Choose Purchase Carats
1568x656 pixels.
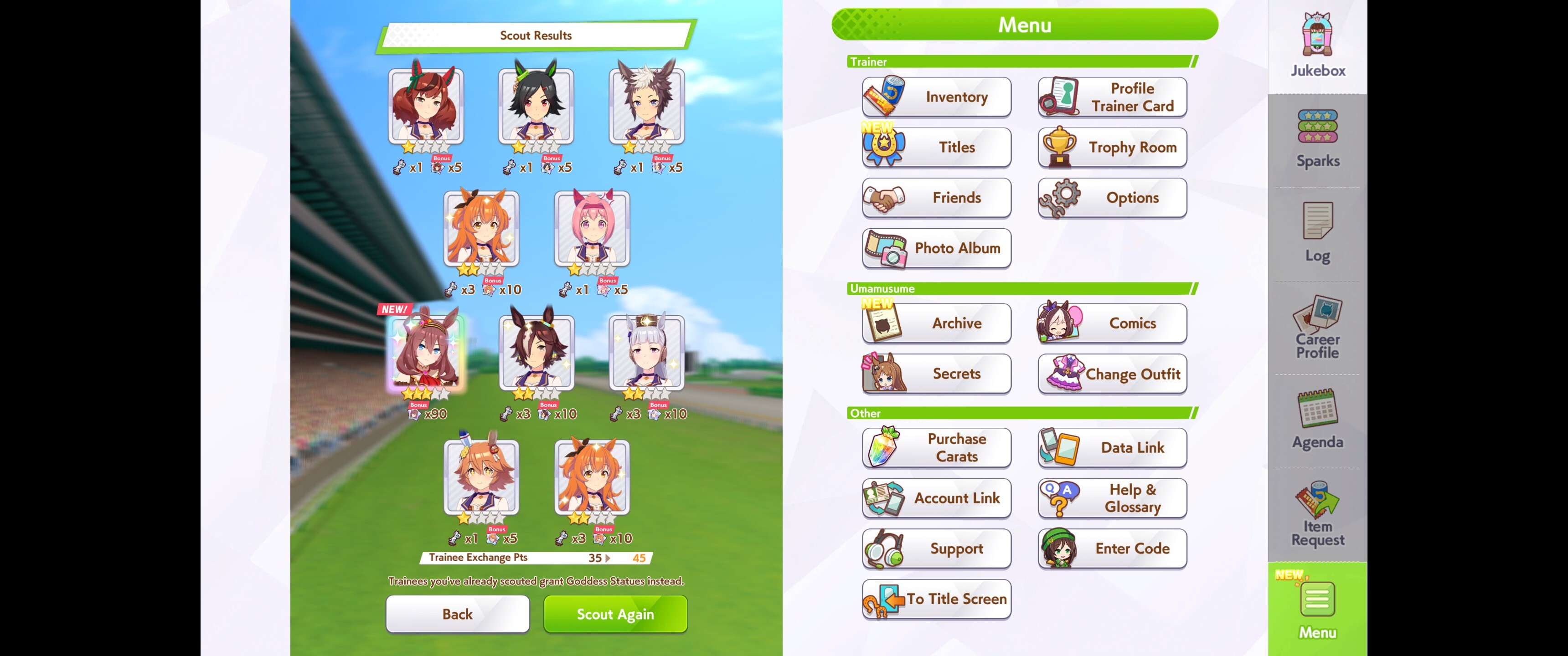pyautogui.click(x=936, y=448)
